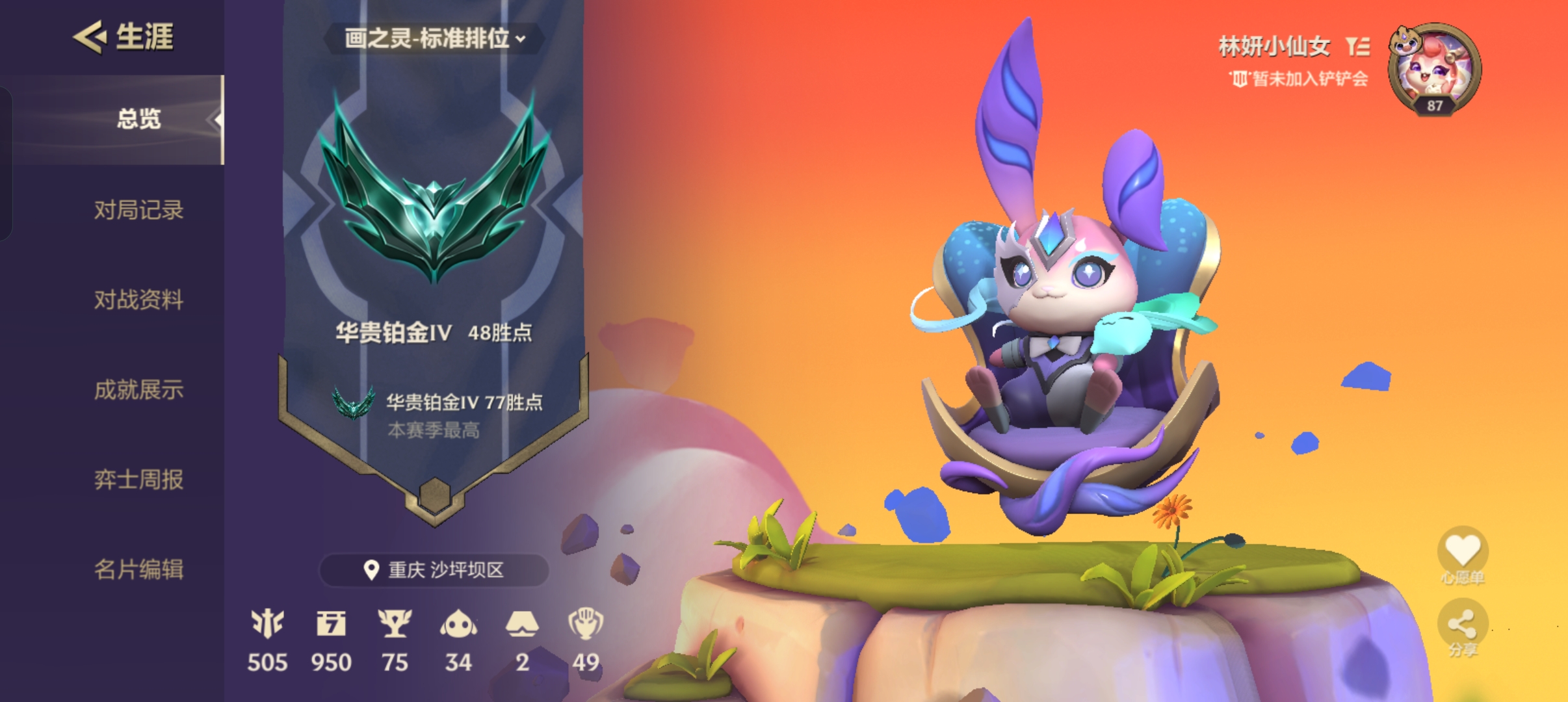This screenshot has height=702, width=1568.
Task: Show the 成就展示 achievements tab
Action: tap(138, 390)
